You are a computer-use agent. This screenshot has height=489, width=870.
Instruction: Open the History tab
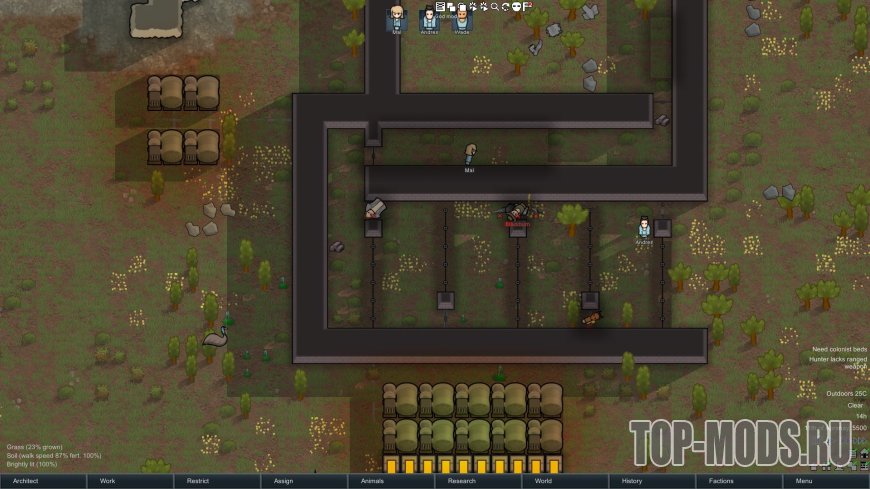coord(631,481)
